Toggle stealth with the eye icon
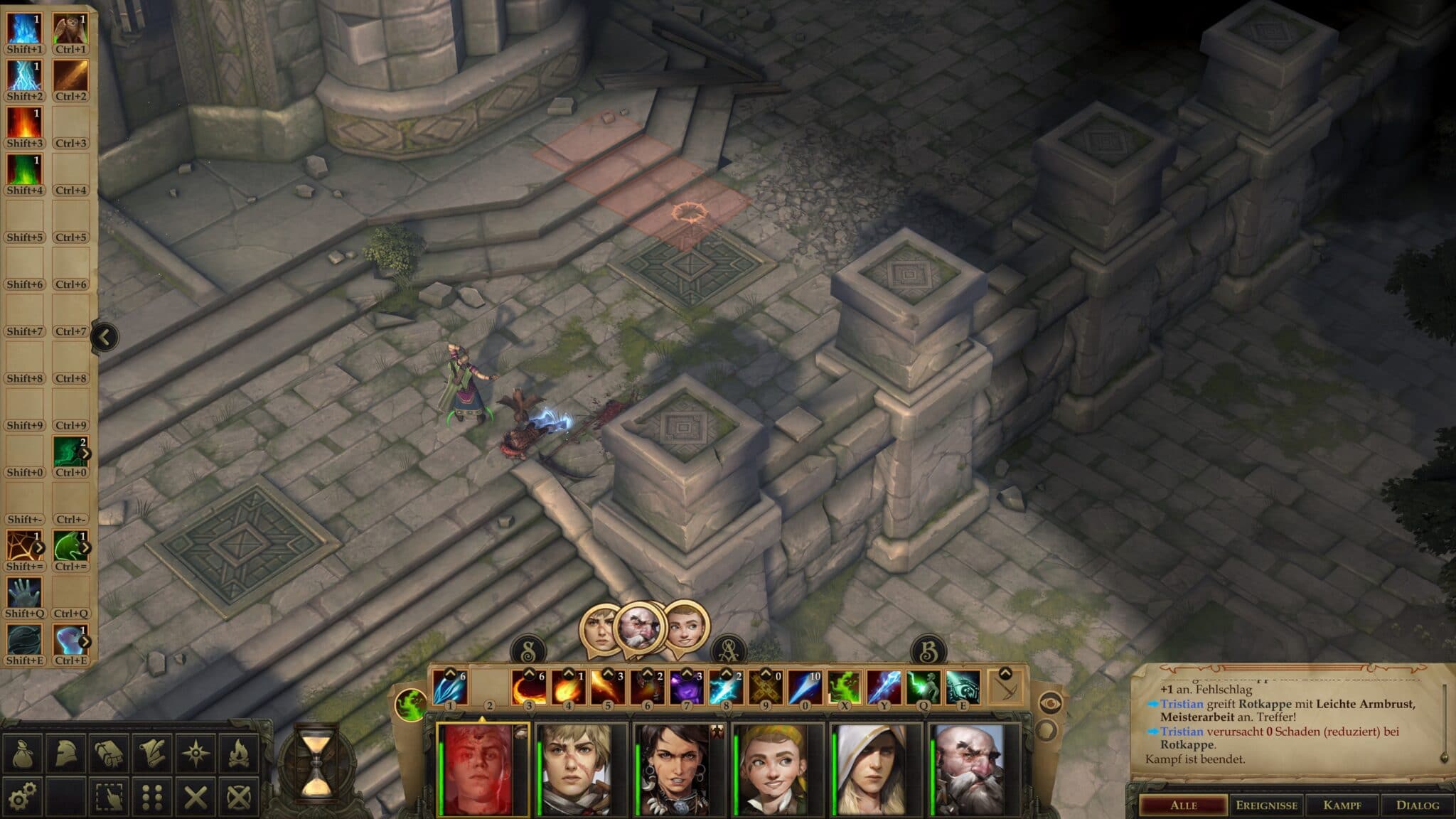Screen dimensions: 1456x819 (x=1051, y=703)
